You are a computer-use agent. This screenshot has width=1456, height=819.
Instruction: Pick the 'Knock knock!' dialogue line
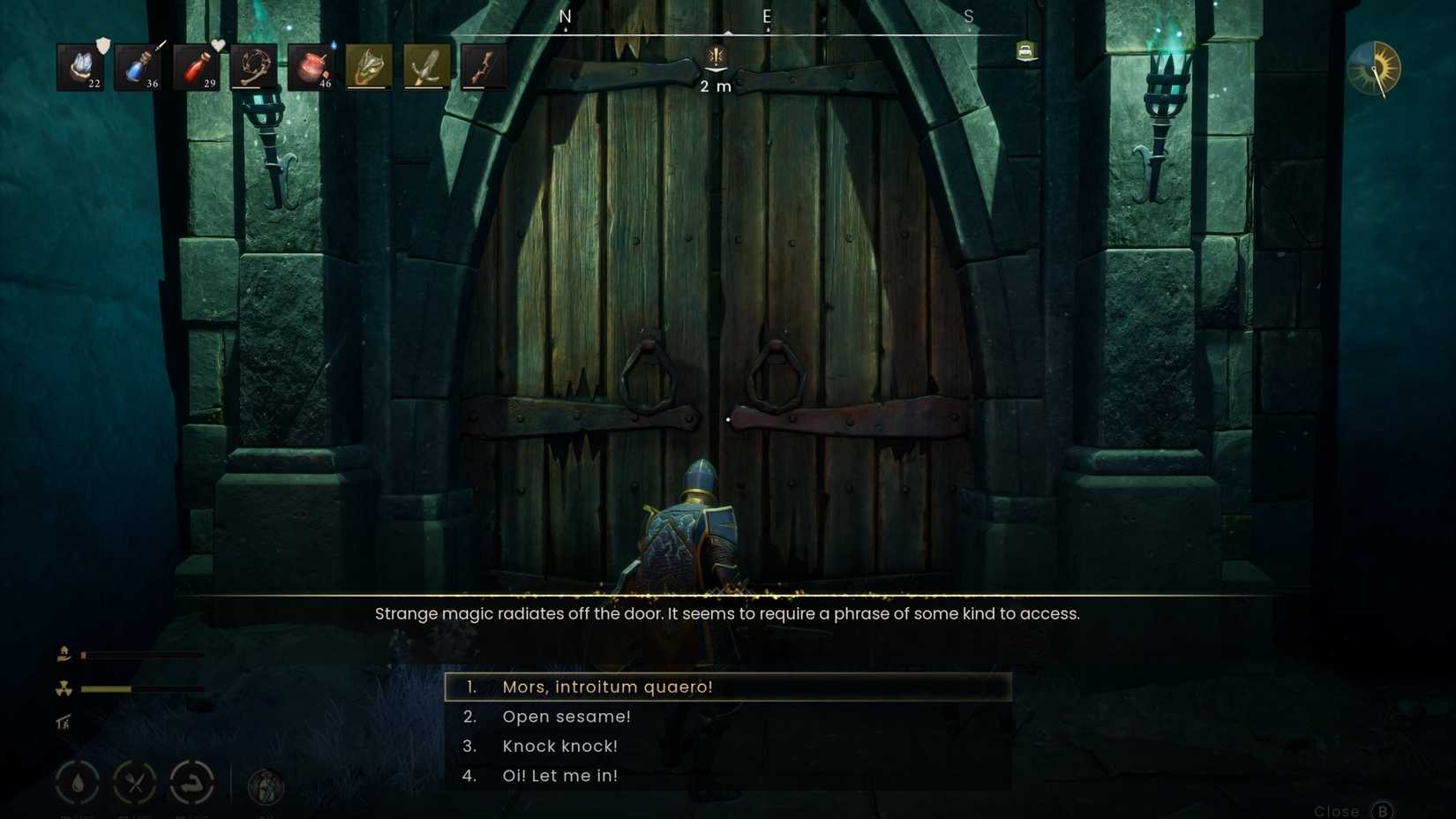pos(559,746)
